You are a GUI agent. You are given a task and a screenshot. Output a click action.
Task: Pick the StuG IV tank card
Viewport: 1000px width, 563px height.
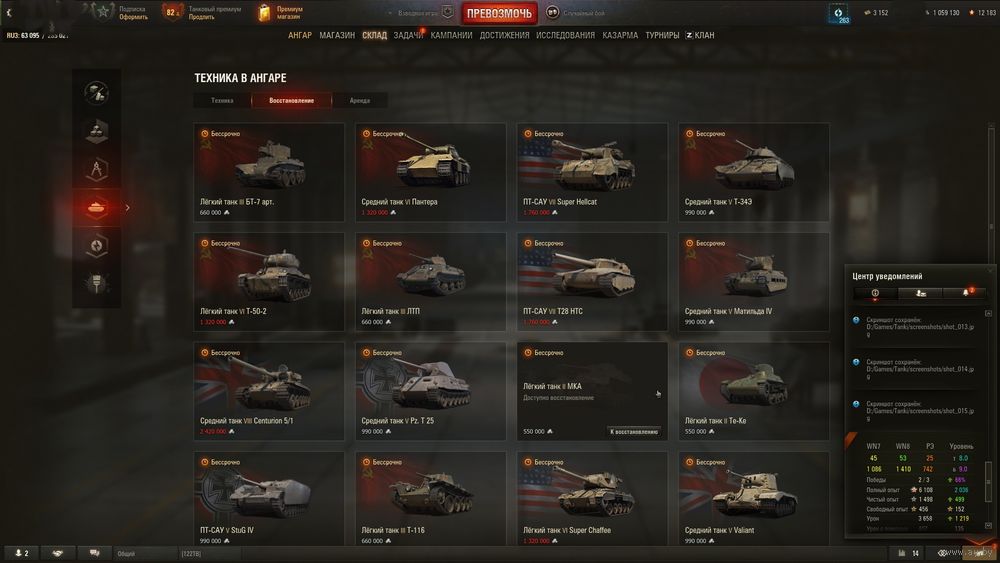pyautogui.click(x=269, y=499)
